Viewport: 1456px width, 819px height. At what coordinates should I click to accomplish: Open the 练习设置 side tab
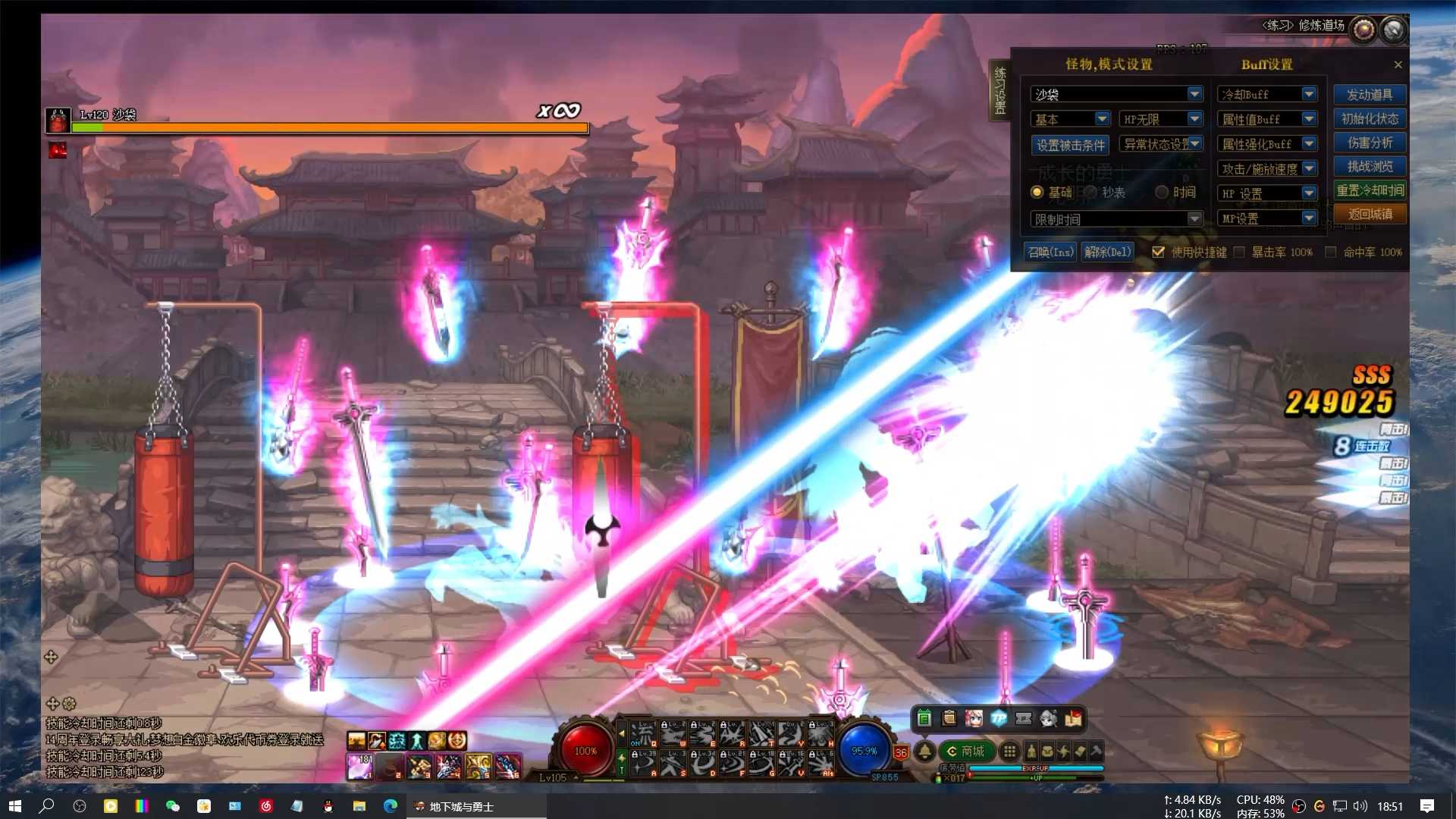[x=999, y=91]
